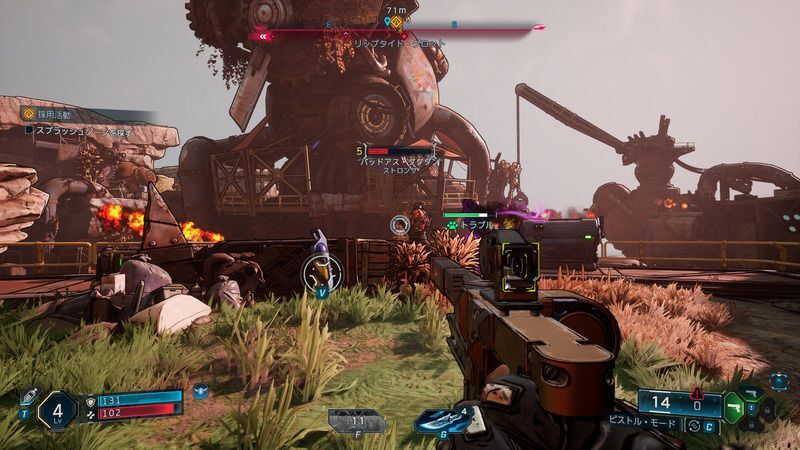Activate the action skill icon showing 11
The image size is (800, 450).
pyautogui.click(x=356, y=421)
